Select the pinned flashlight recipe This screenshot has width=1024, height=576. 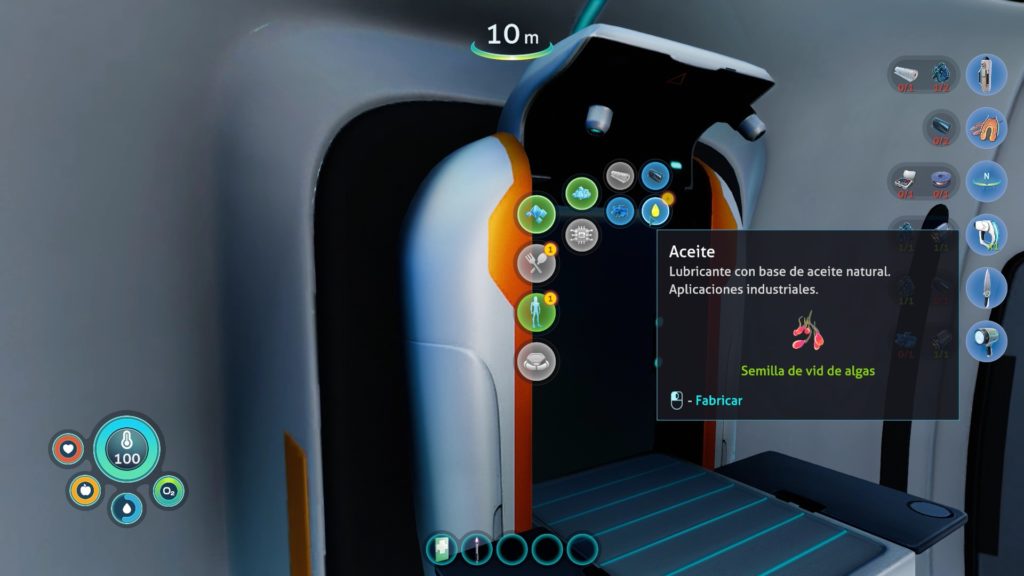point(986,340)
